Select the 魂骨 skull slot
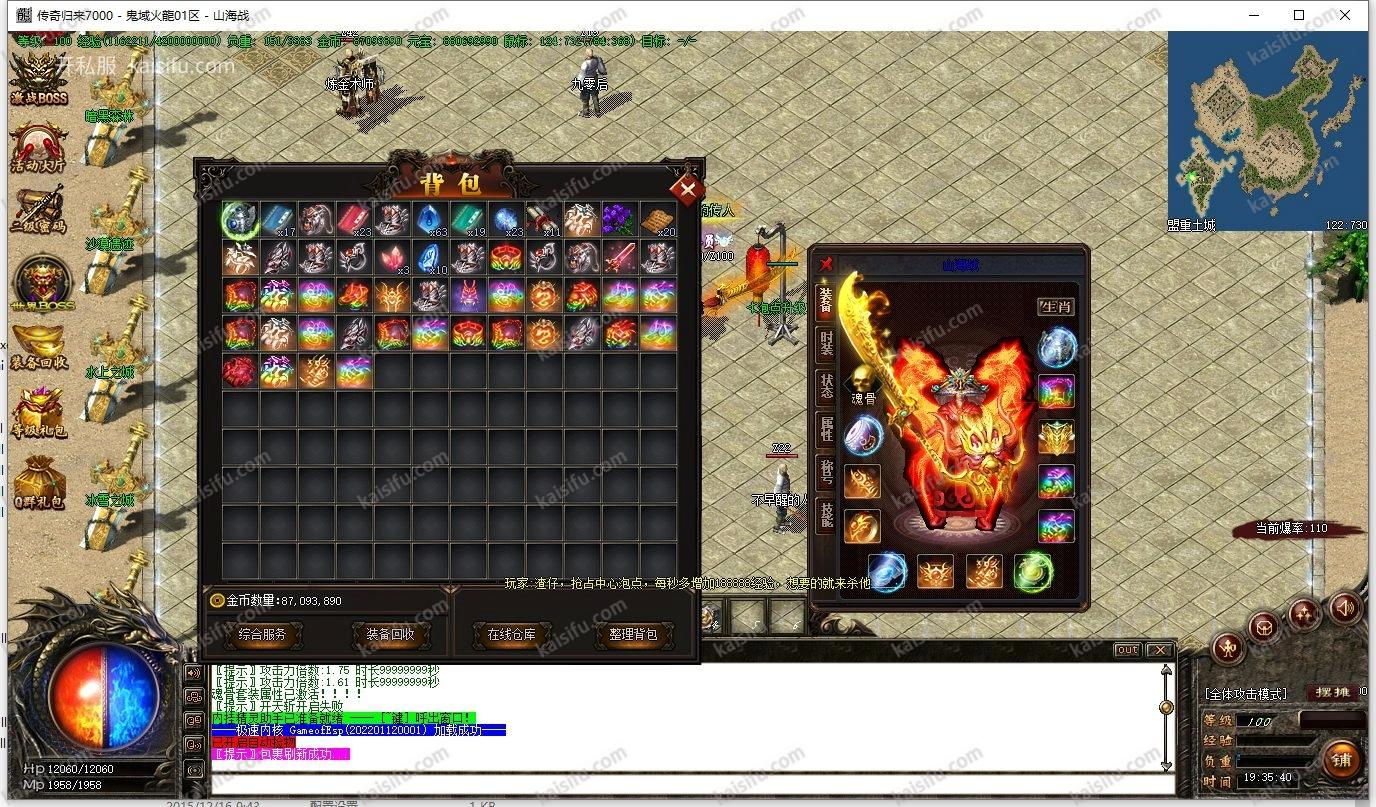This screenshot has height=807, width=1376. [x=863, y=385]
